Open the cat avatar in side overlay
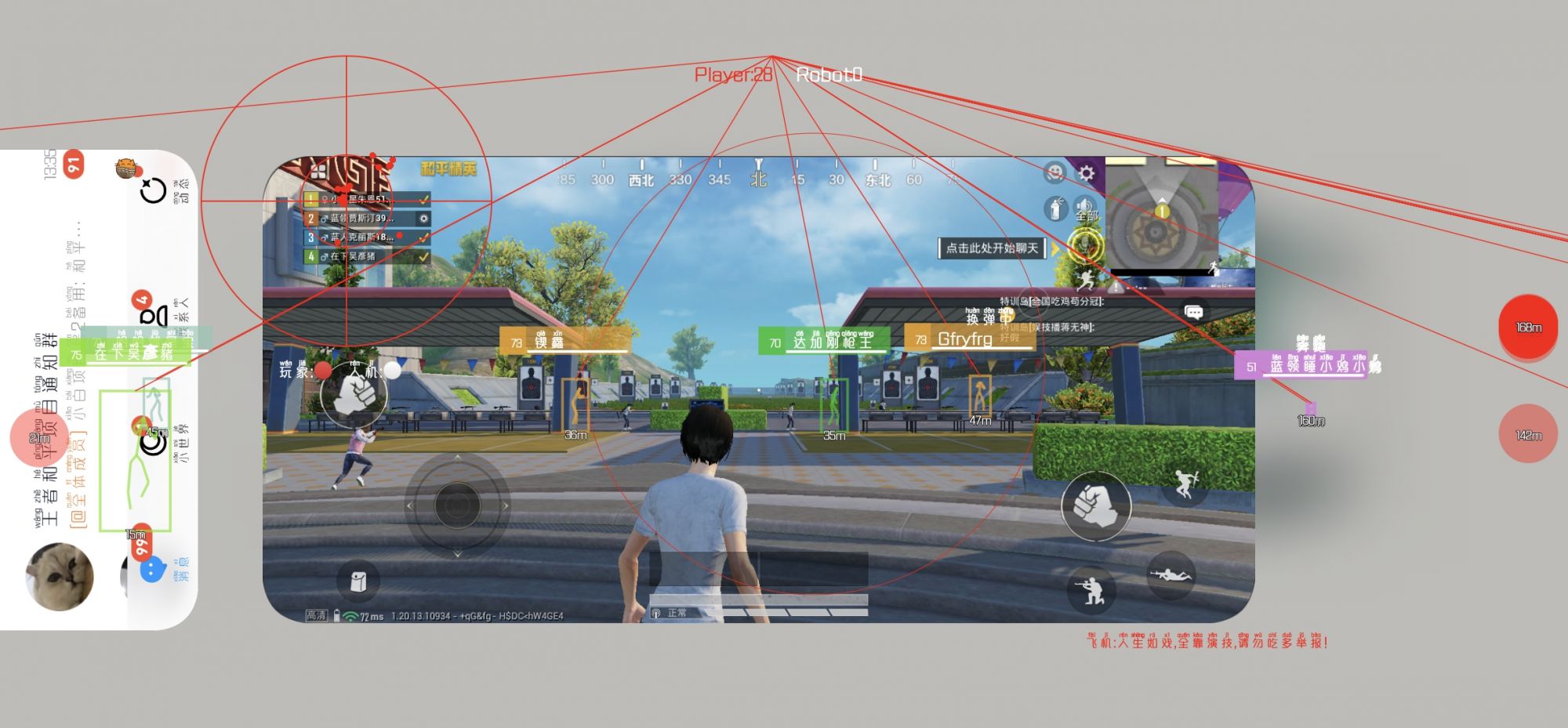 (60, 577)
